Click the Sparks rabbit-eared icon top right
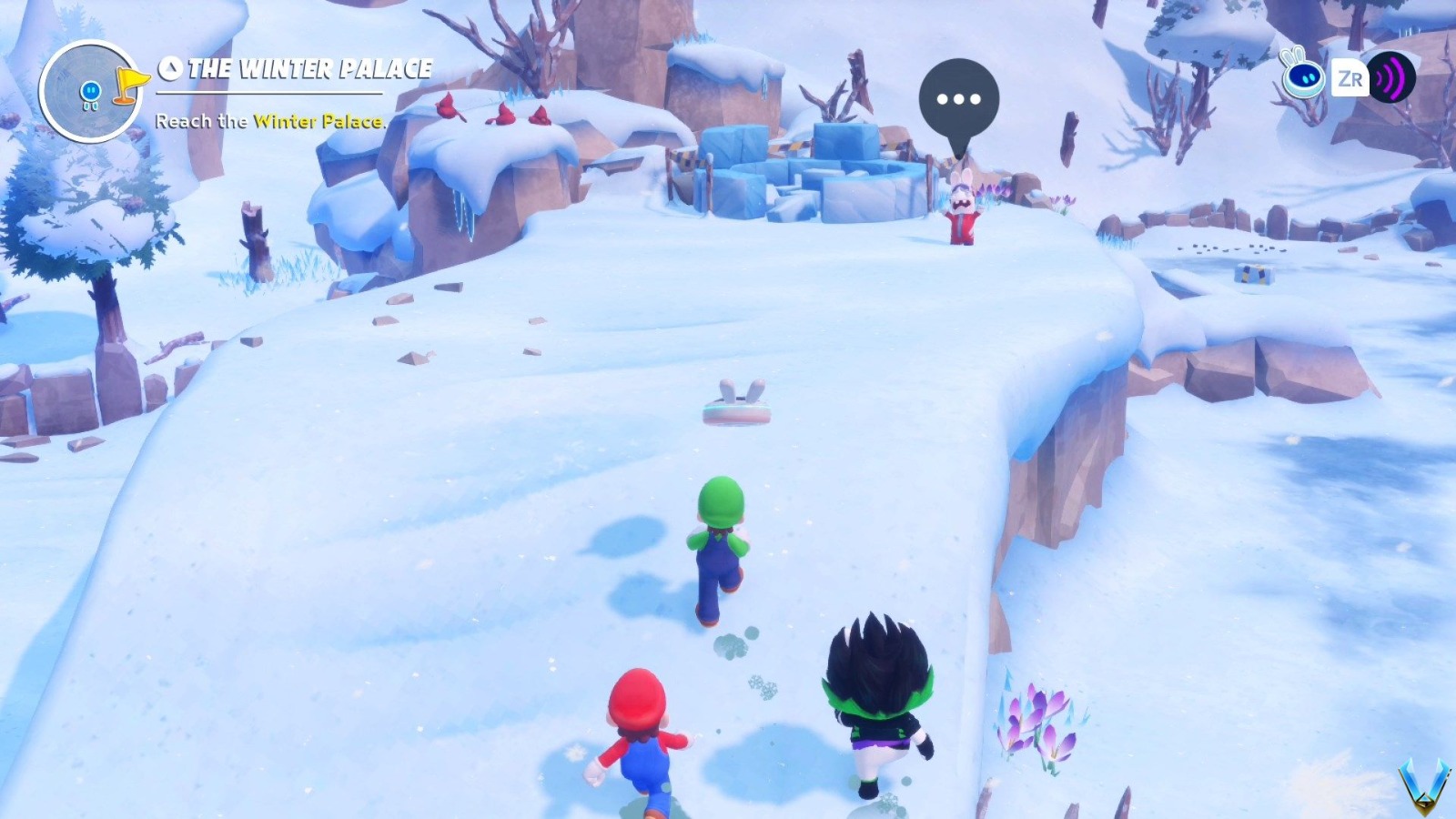Viewport: 1456px width, 819px height. [x=1303, y=79]
